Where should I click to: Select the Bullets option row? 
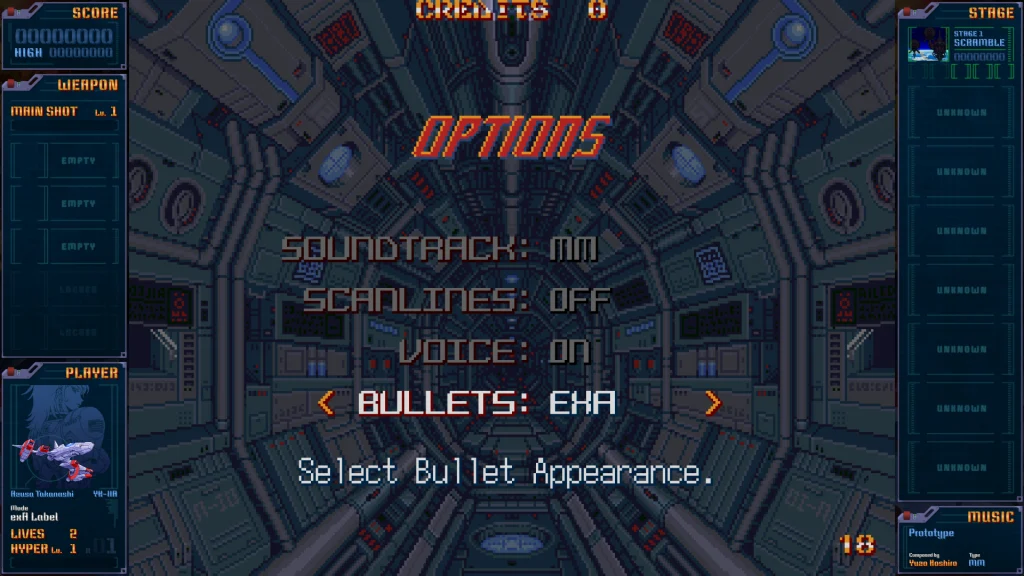(x=487, y=403)
